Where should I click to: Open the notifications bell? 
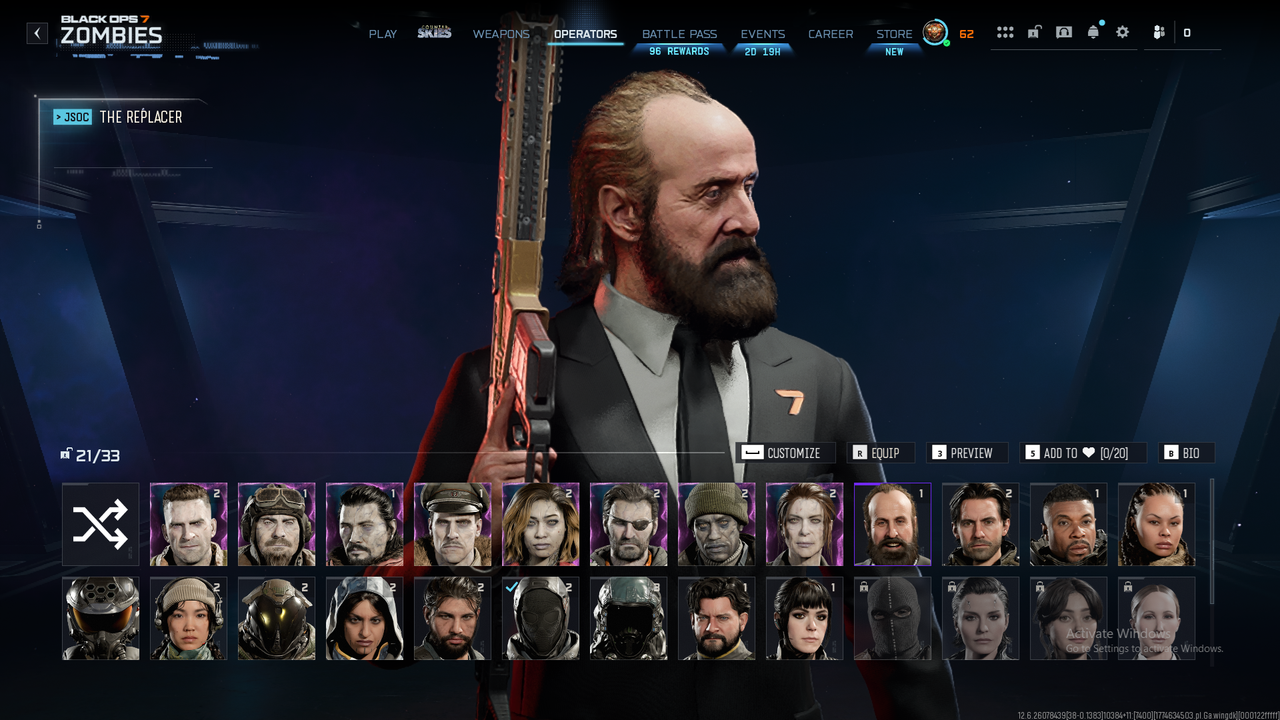click(x=1093, y=32)
